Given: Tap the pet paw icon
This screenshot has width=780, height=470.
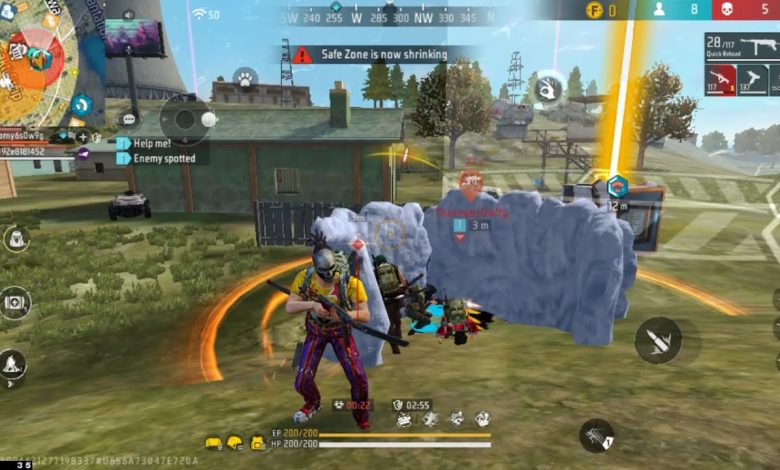Looking at the screenshot, I should pyautogui.click(x=243, y=78).
